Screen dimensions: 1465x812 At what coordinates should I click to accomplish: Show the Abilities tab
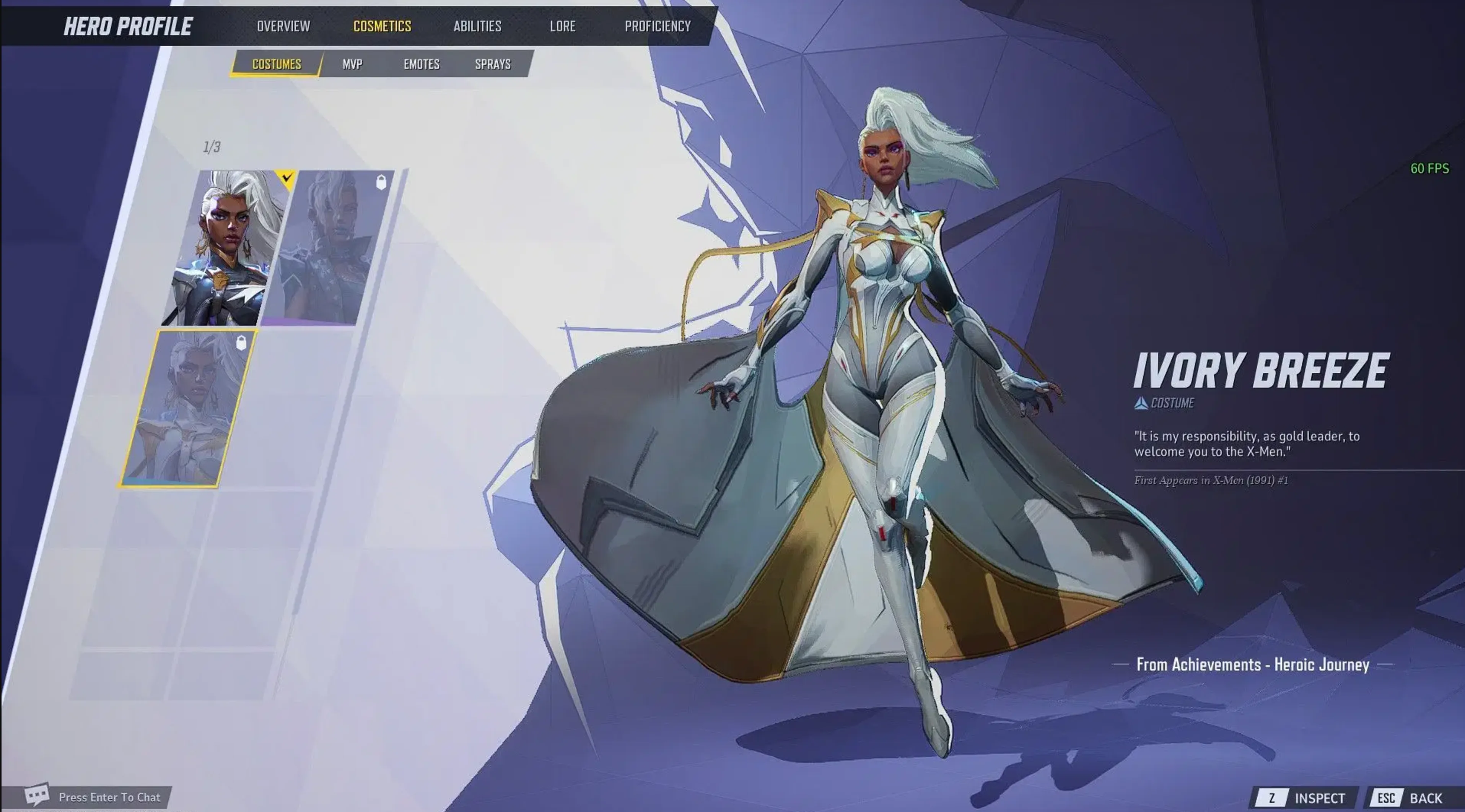477,26
